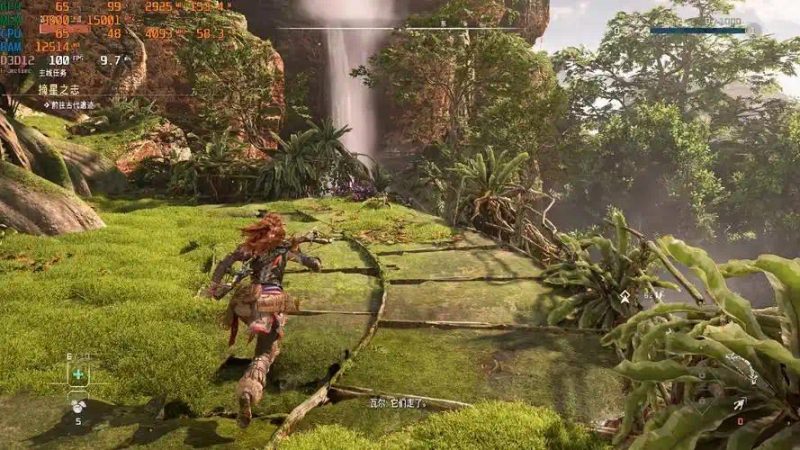800x450 pixels.
Task: Select the green healing medicine slot
Action: [78, 374]
